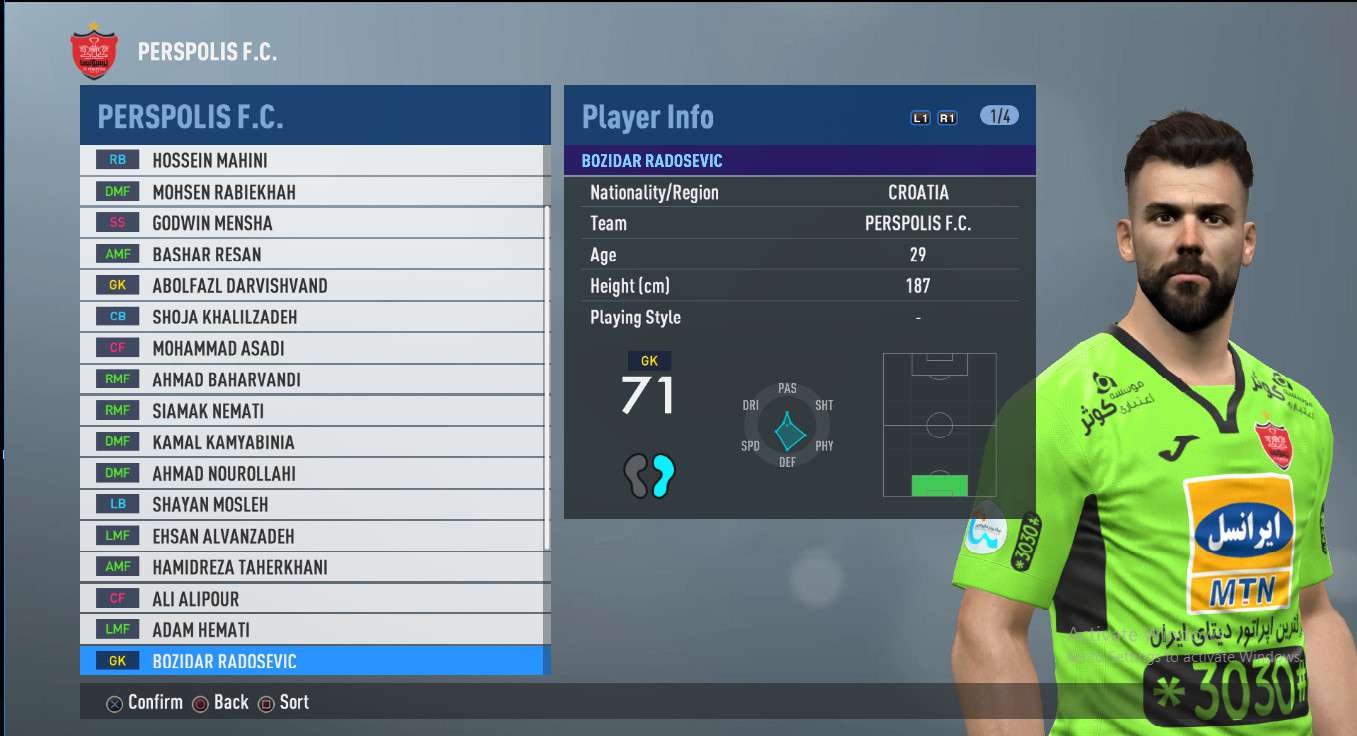Click the Adam Hemati row

312,630
